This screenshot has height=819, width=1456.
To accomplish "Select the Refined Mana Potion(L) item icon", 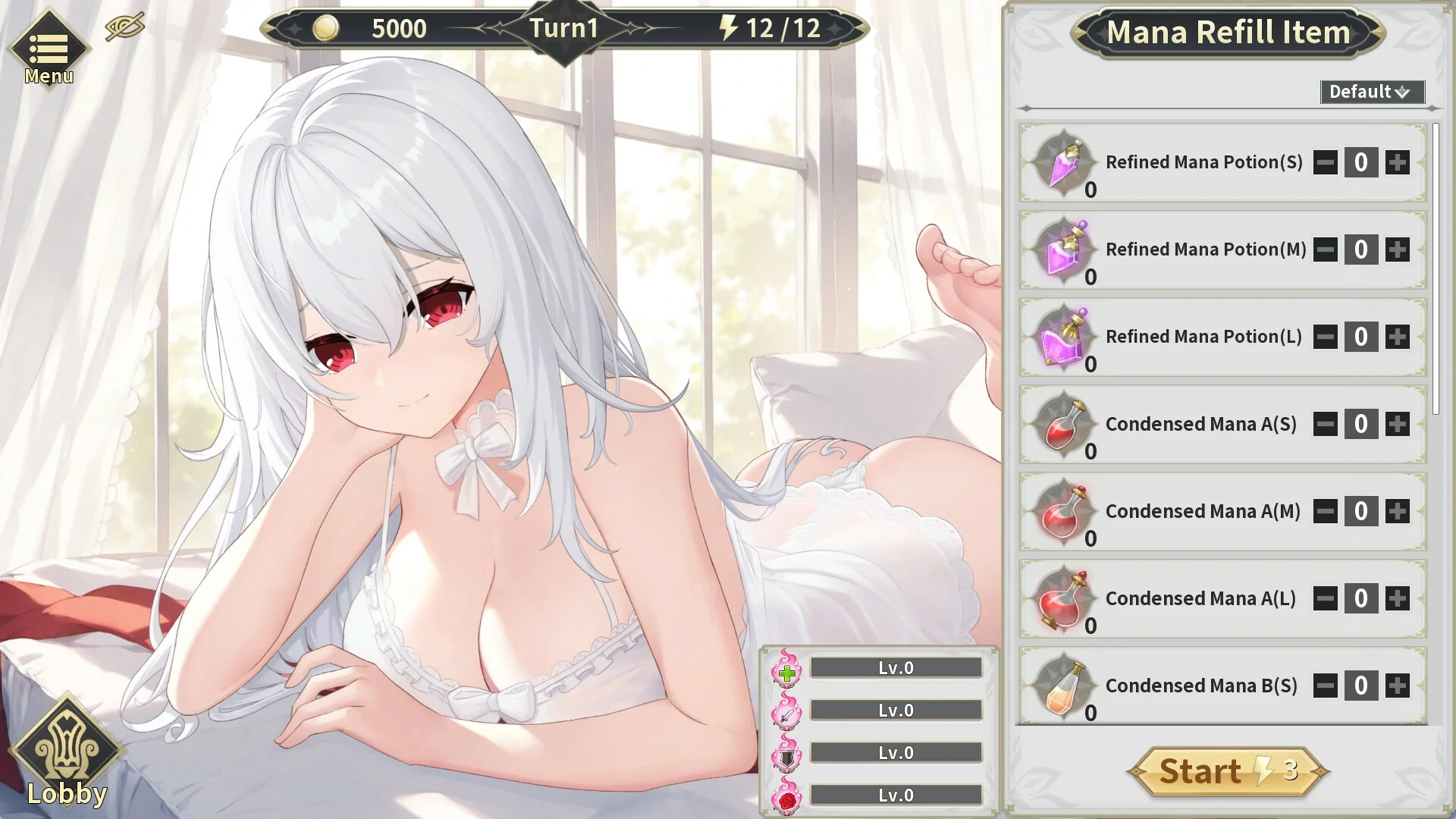I will tap(1062, 337).
